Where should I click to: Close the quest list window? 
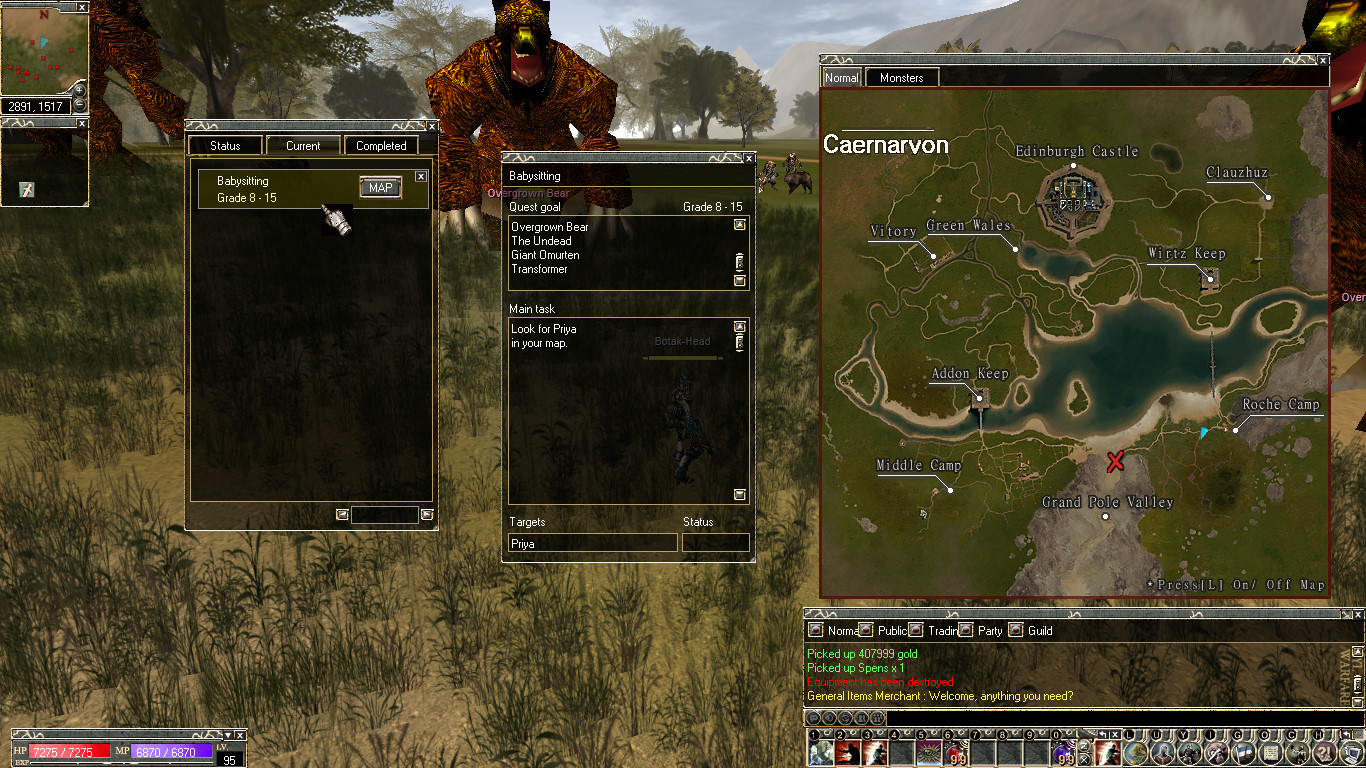(432, 126)
